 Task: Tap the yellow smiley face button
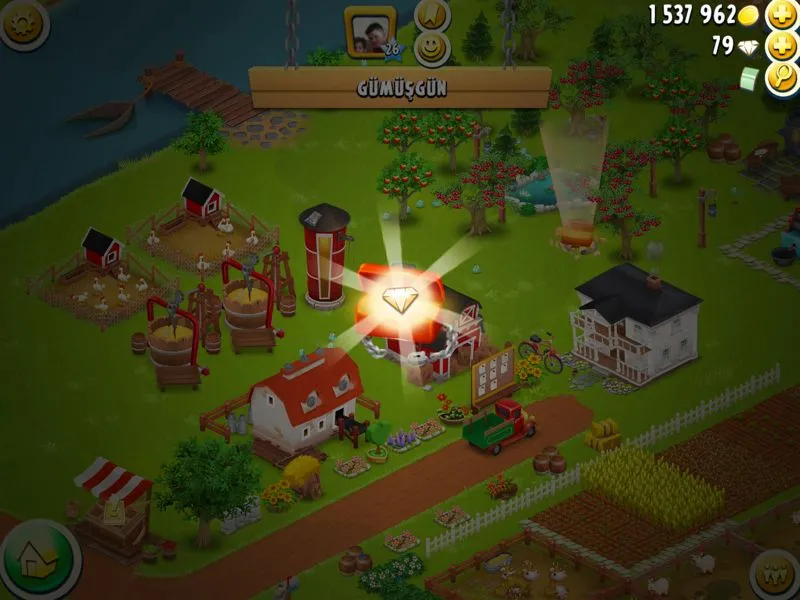click(432, 48)
